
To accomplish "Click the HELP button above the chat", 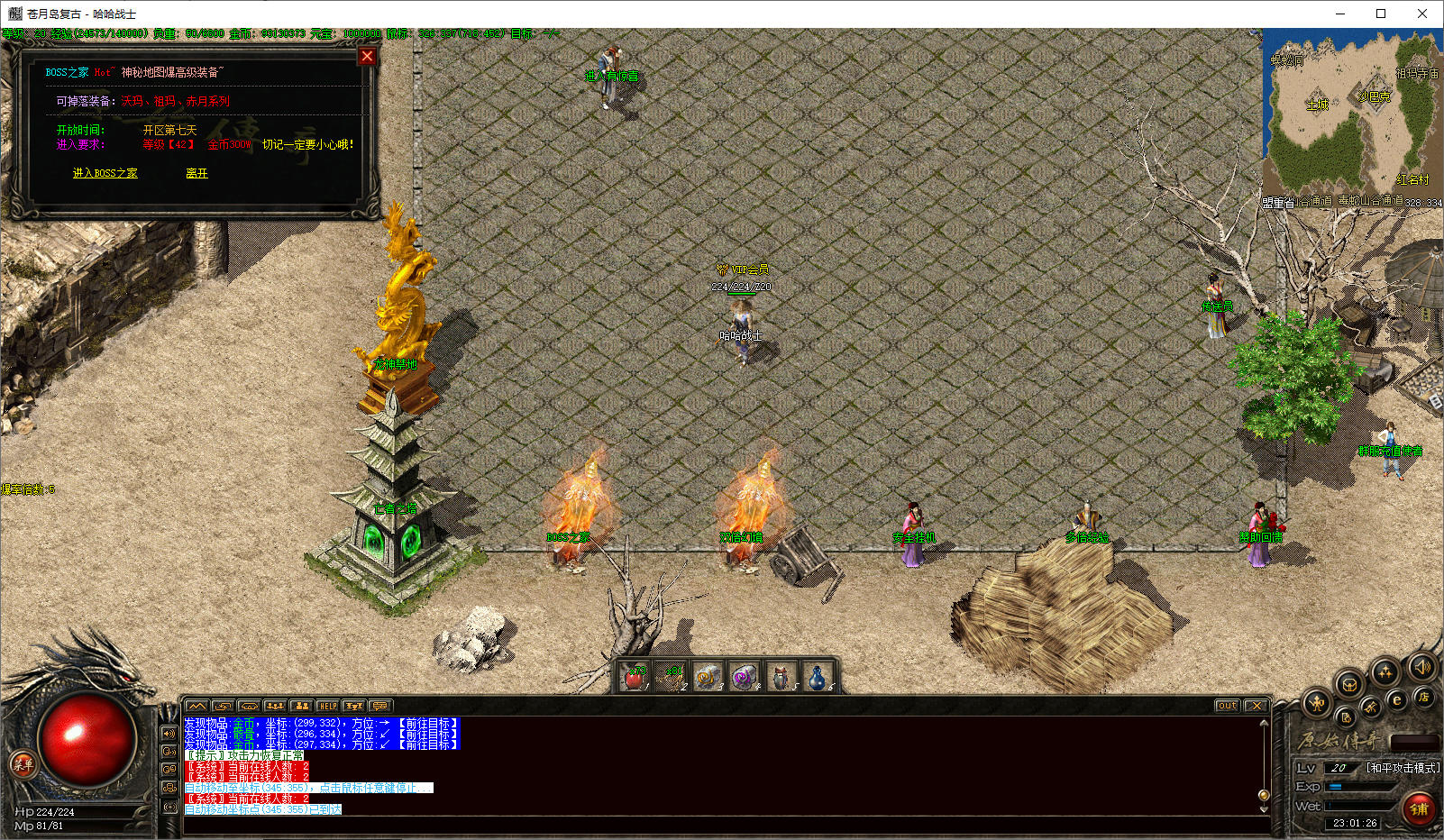I will [328, 706].
